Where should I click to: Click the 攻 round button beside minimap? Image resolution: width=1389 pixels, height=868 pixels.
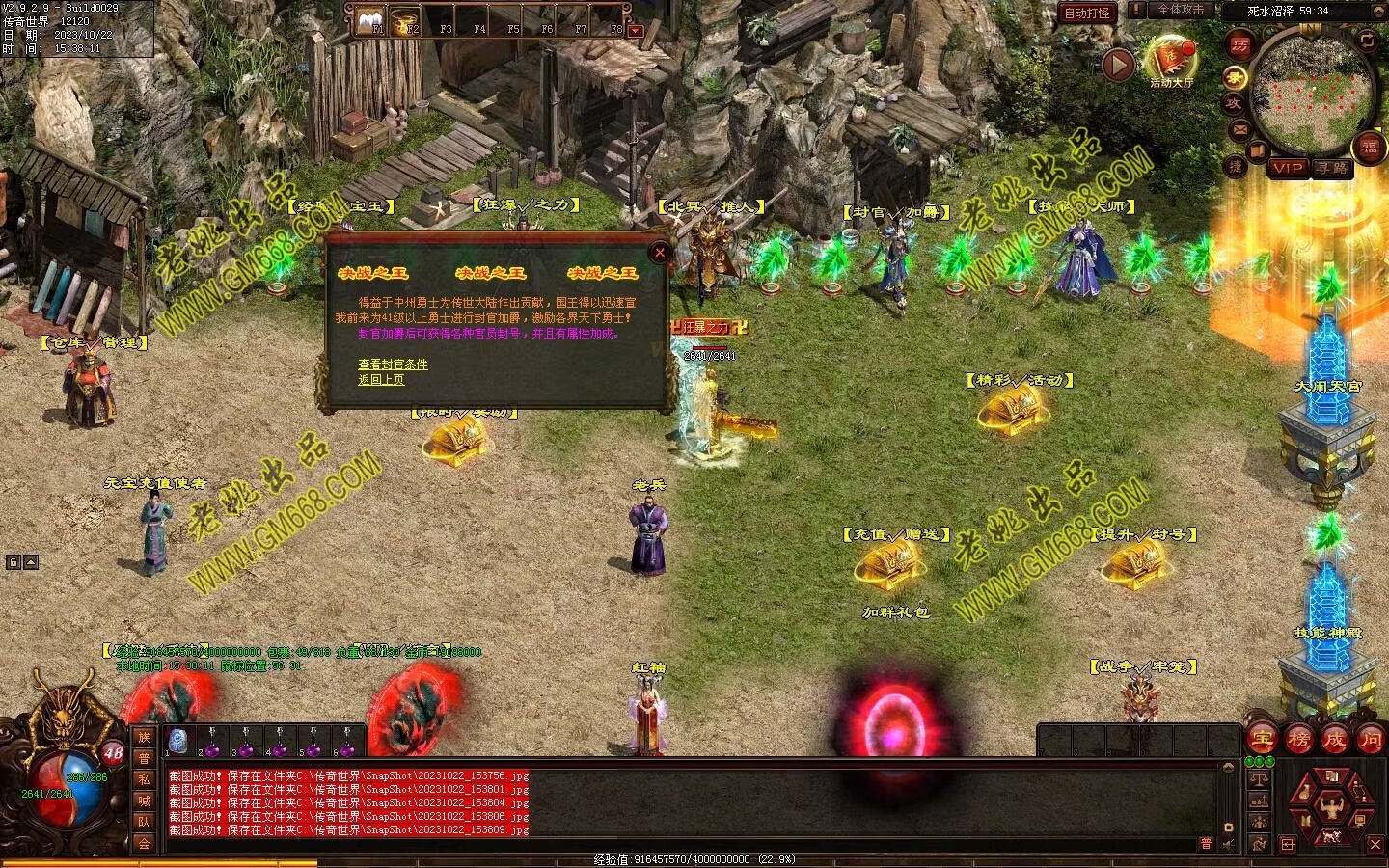click(x=1234, y=103)
